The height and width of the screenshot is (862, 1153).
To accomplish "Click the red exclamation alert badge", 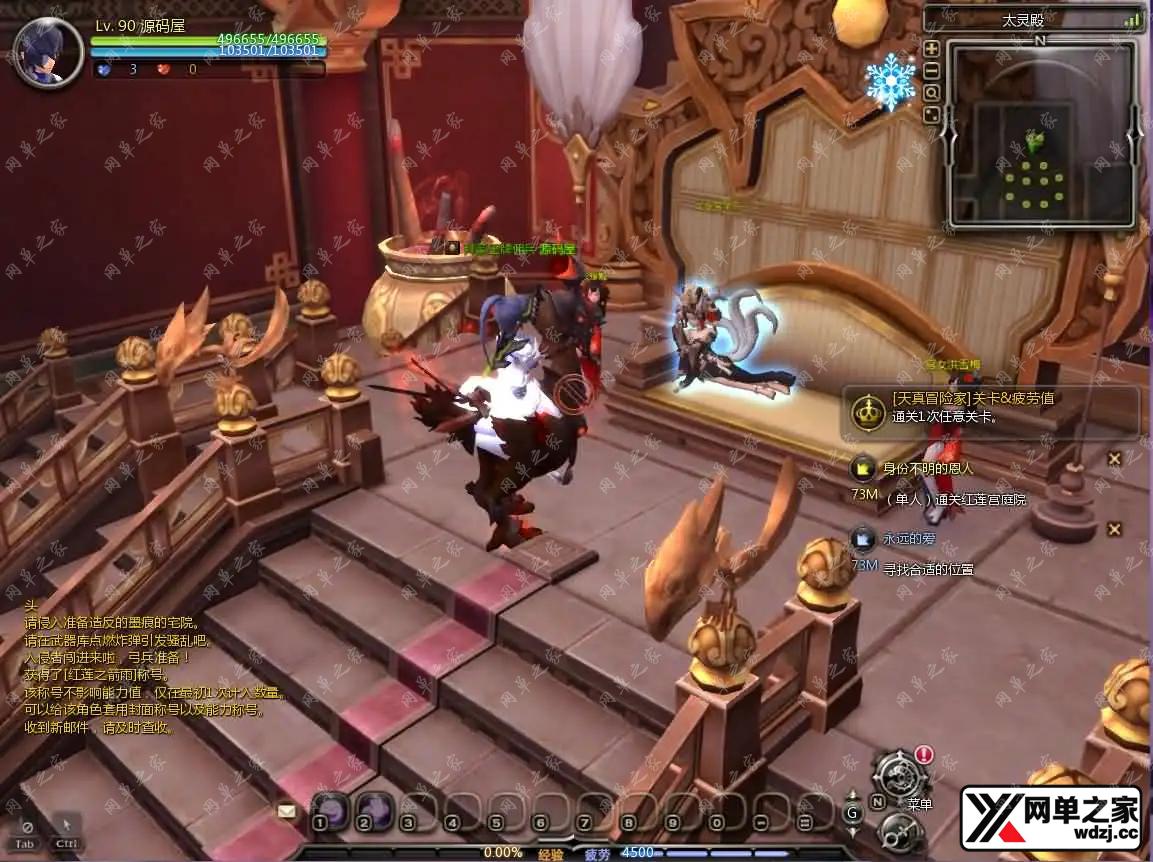I will pyautogui.click(x=924, y=755).
